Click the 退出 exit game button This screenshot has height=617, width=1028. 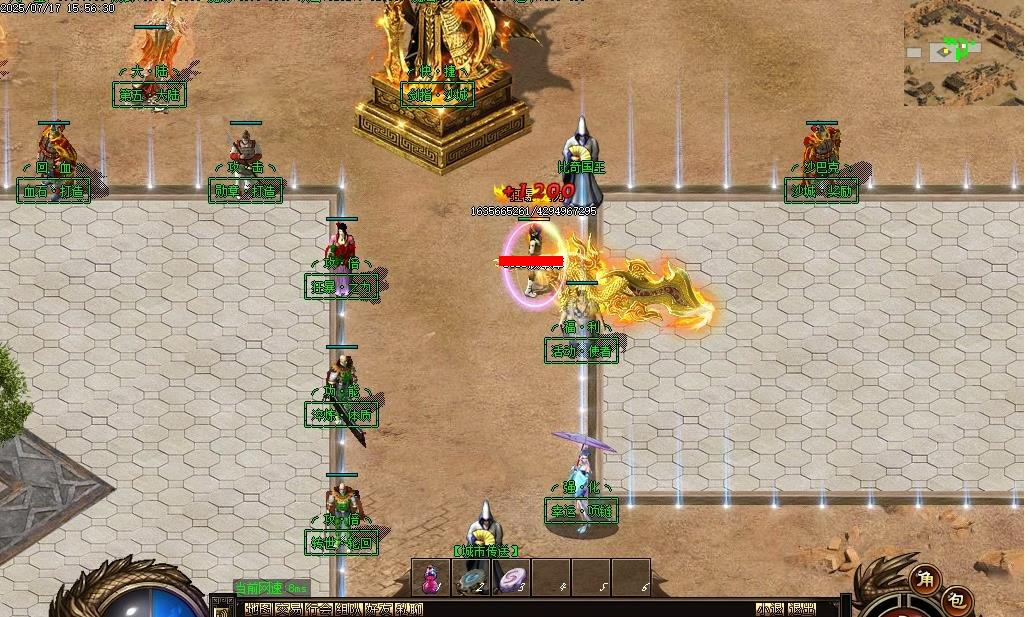point(801,608)
